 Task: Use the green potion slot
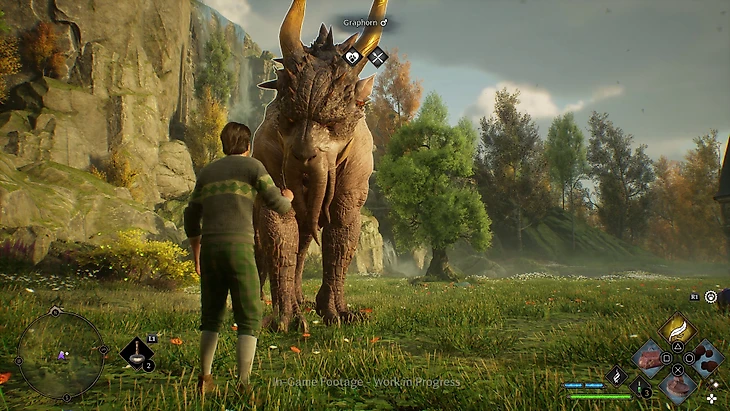pos(641,388)
